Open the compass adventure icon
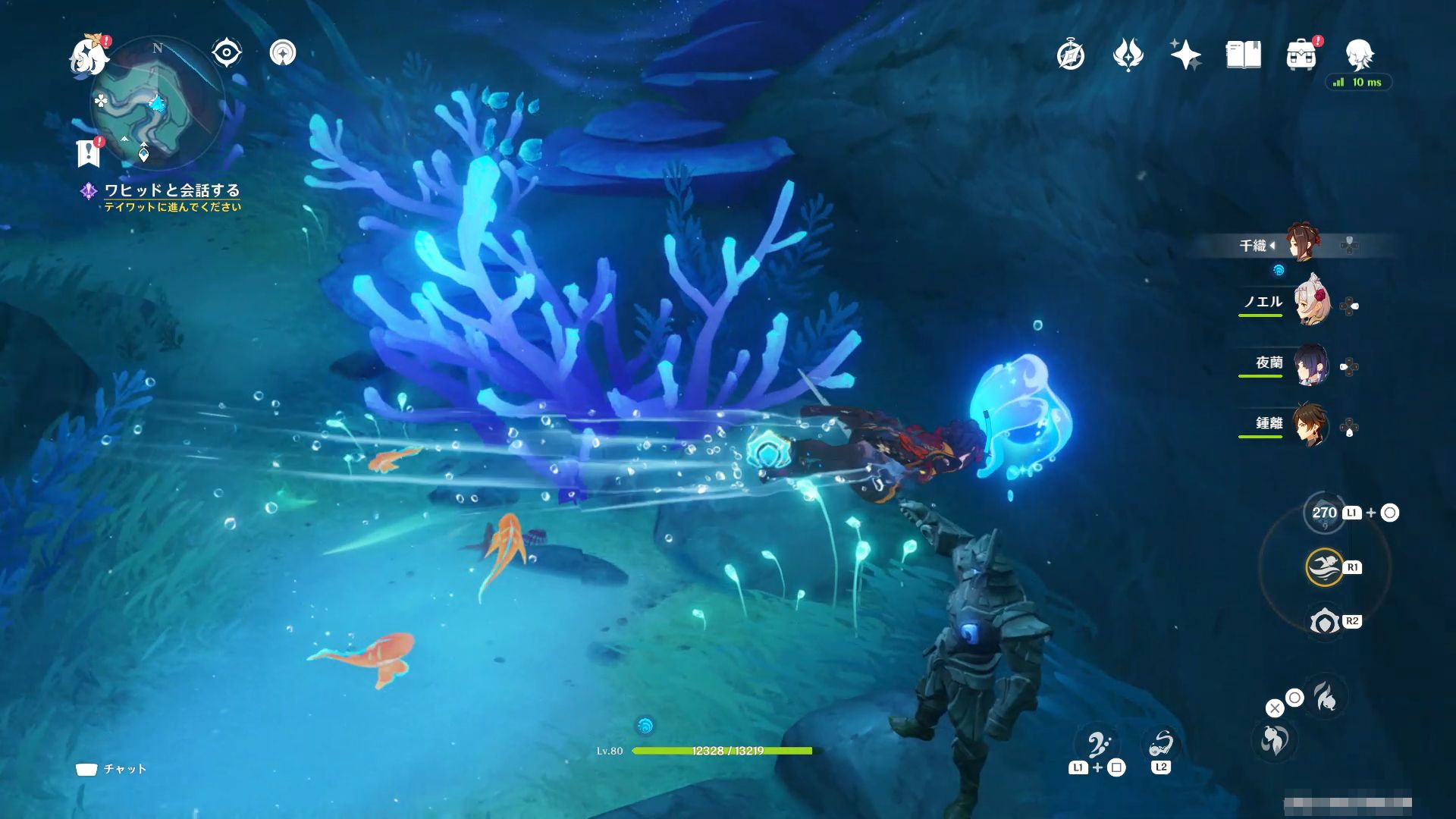1456x819 pixels. pyautogui.click(x=1070, y=55)
